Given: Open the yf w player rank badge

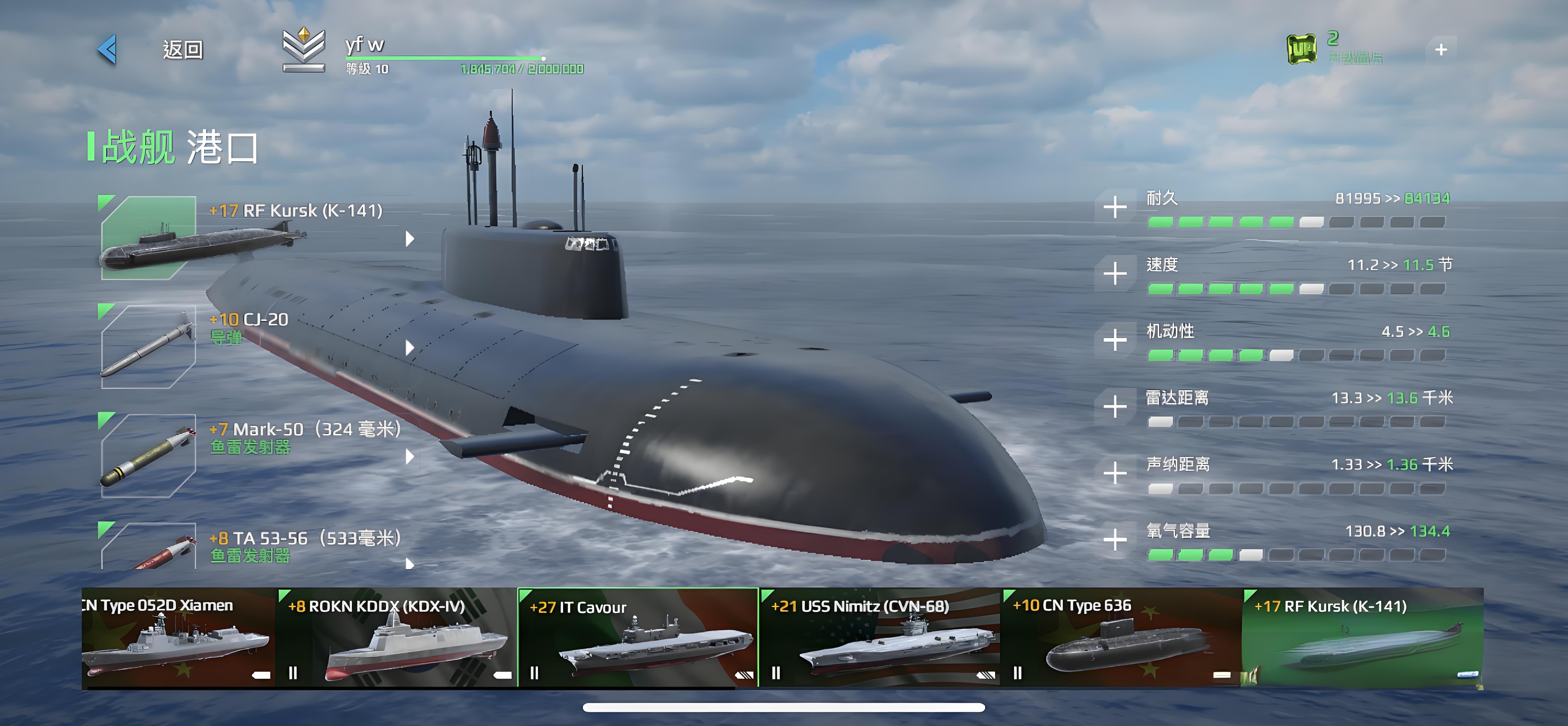Looking at the screenshot, I should pos(304,50).
